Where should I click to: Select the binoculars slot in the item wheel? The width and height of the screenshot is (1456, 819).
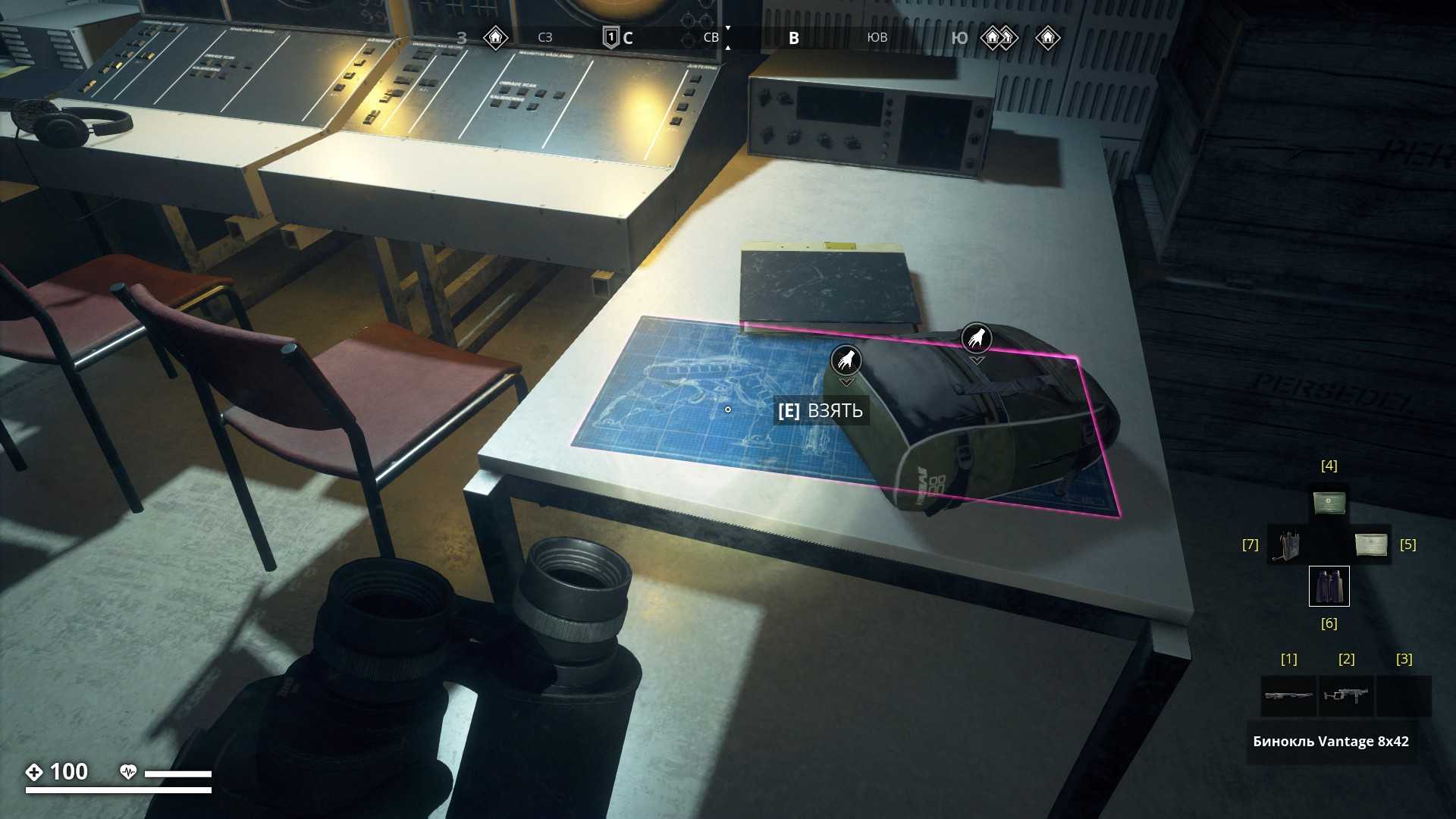[1329, 586]
